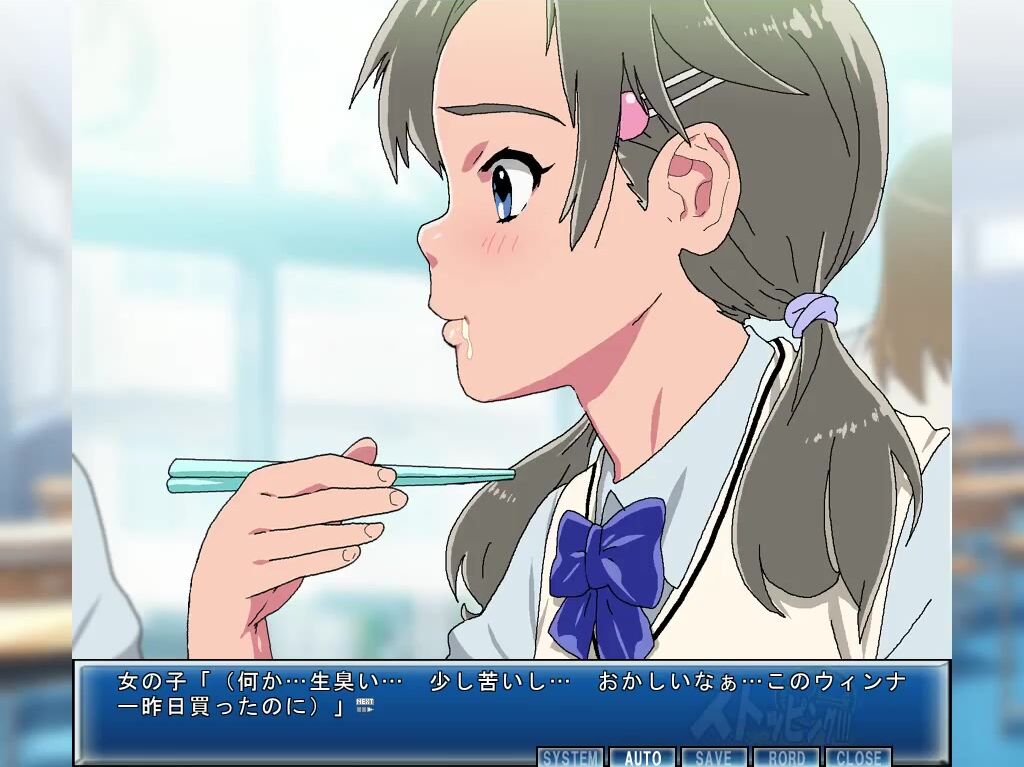Screen dimensions: 1024x767
Task: Click the SAVE button
Action: pyautogui.click(x=713, y=757)
